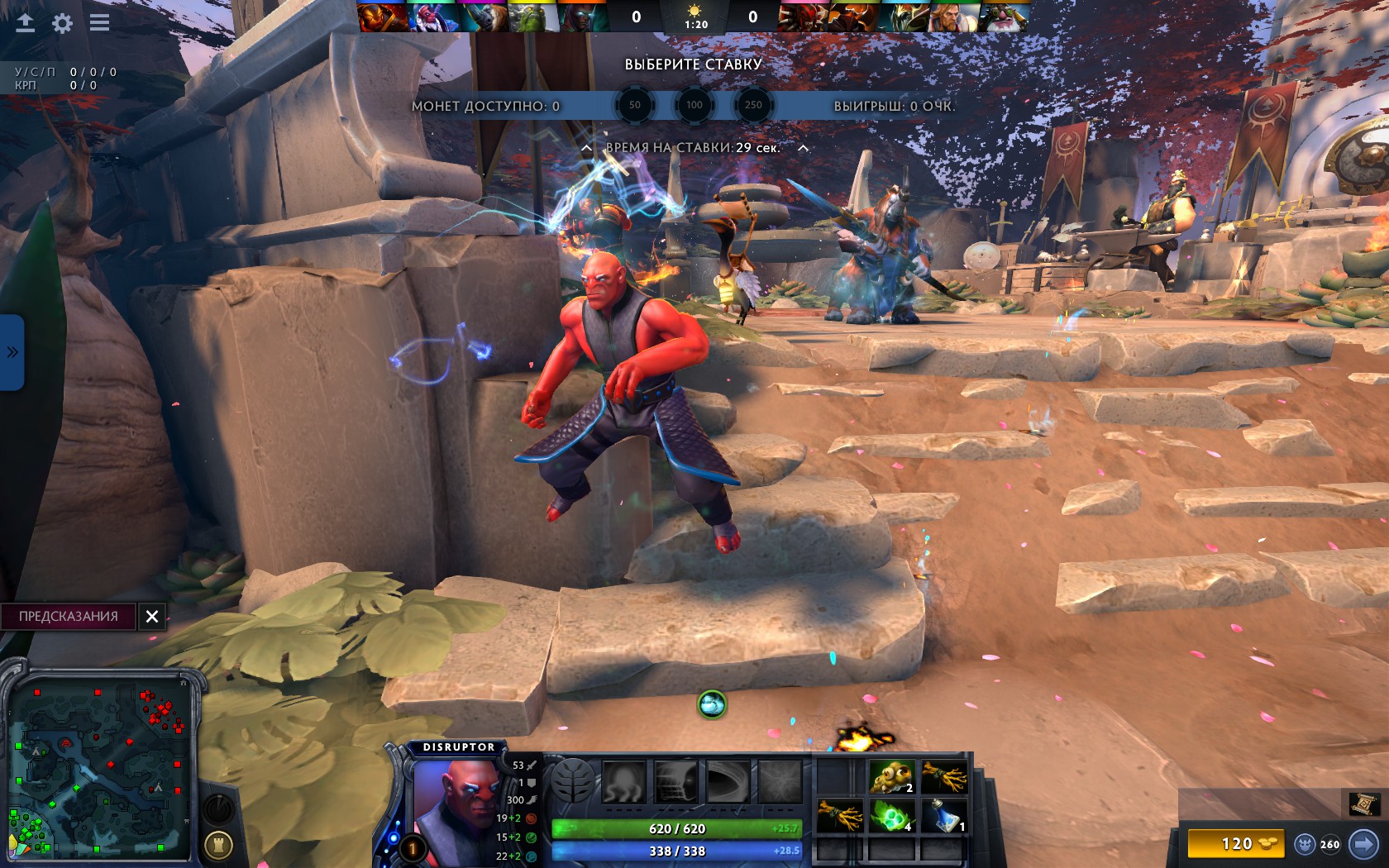Use the Clarity potion item
Image resolution: width=1389 pixels, height=868 pixels.
coord(944,815)
